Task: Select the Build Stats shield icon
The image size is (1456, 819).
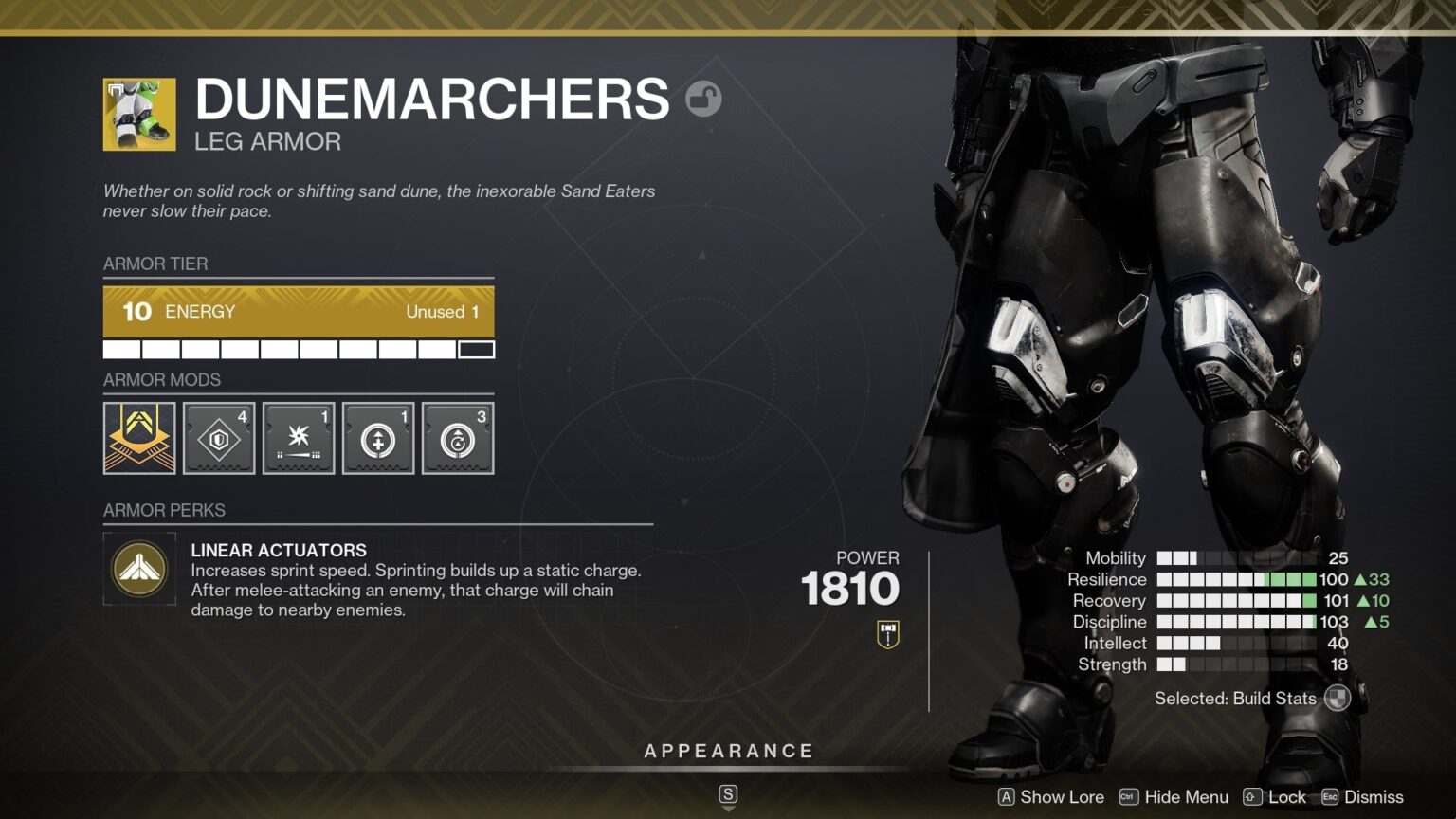Action: [x=1337, y=699]
